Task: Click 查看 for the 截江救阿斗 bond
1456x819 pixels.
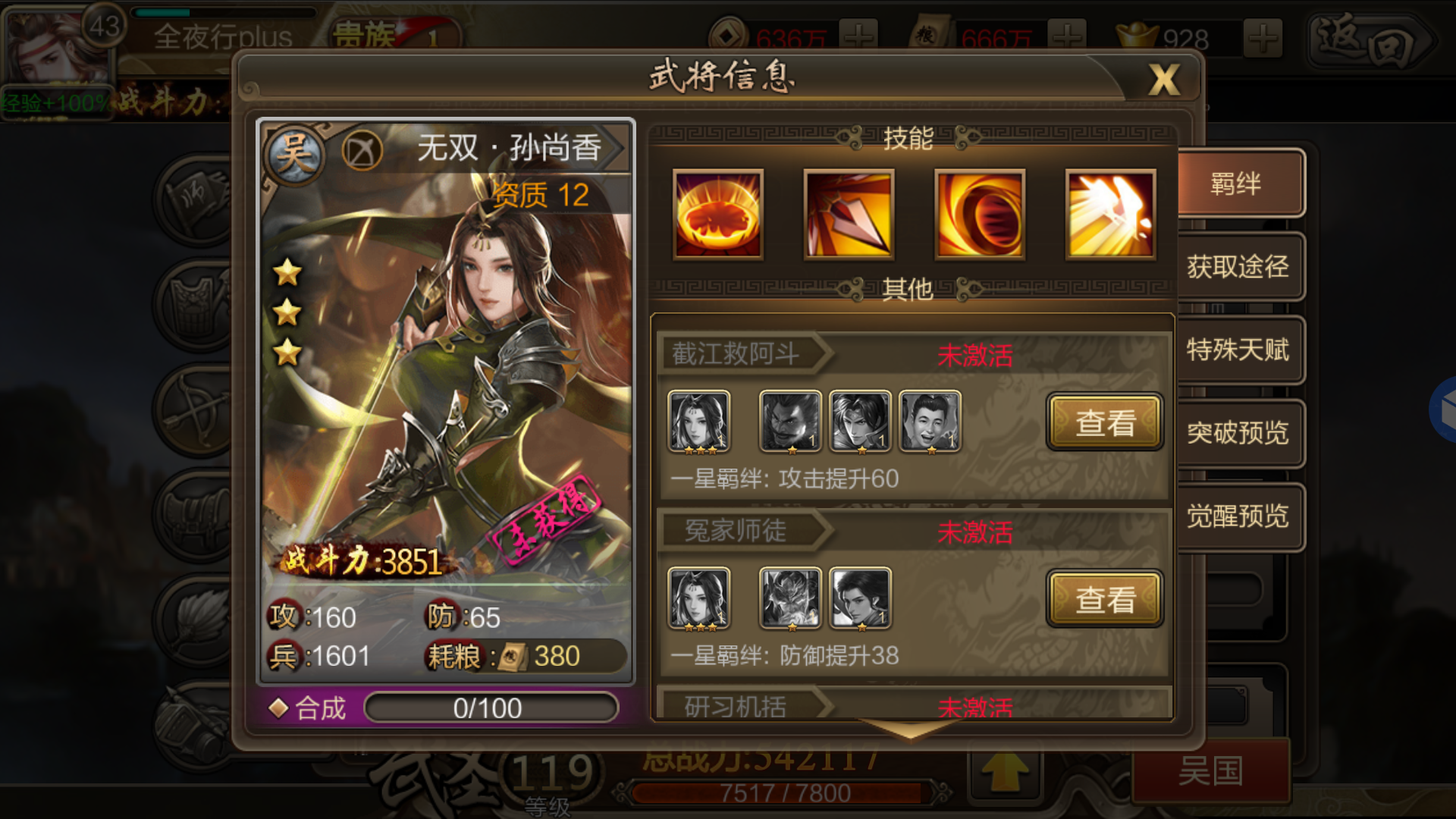Action: [1104, 422]
